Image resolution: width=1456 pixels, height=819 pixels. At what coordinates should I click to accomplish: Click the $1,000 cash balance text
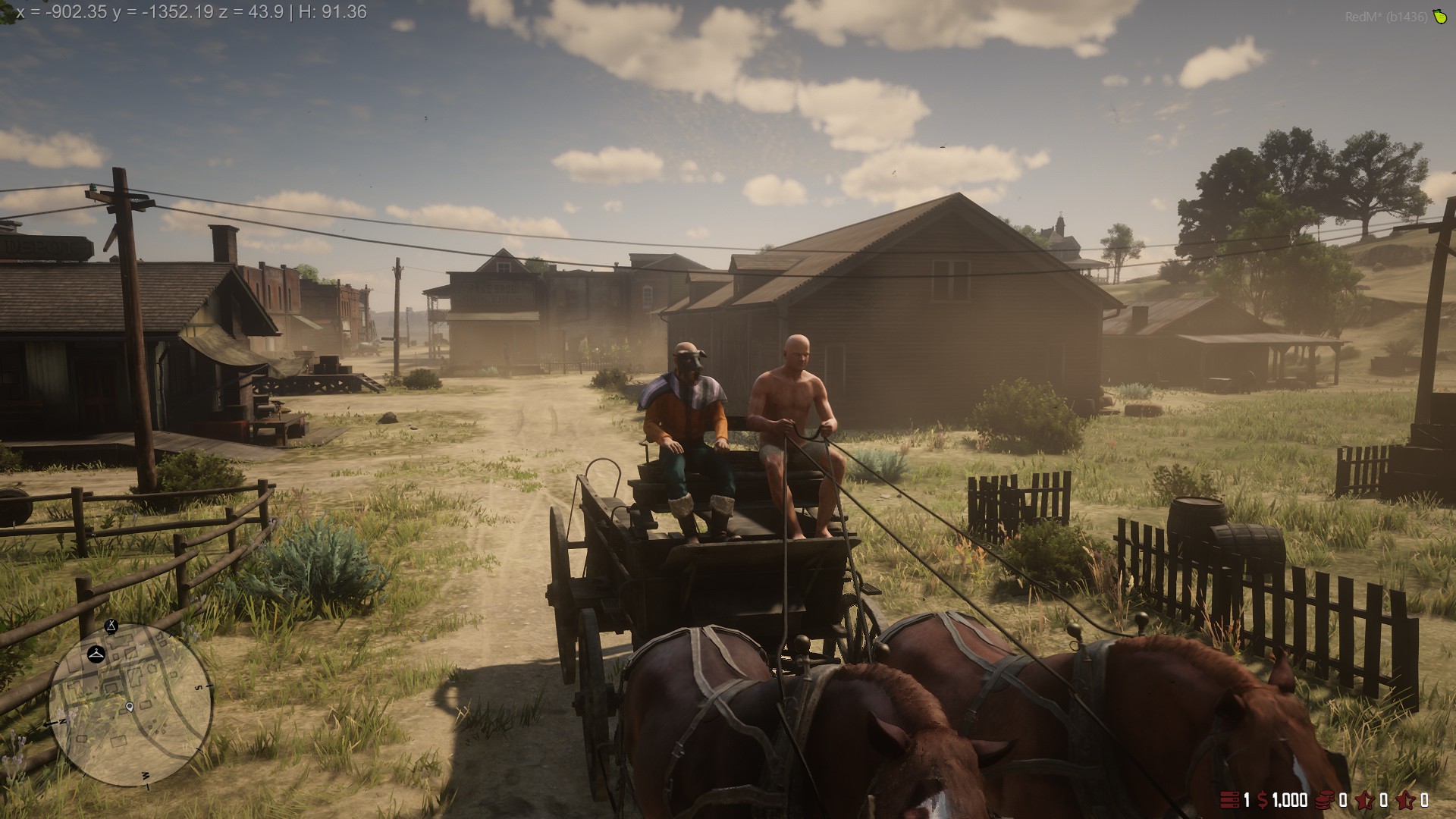1289,800
